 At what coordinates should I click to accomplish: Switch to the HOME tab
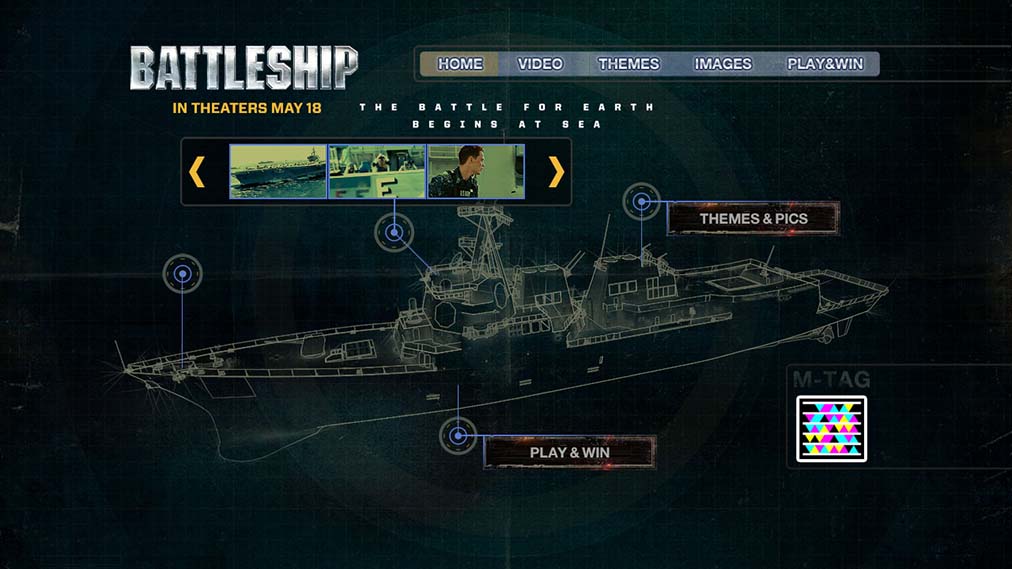pyautogui.click(x=460, y=64)
